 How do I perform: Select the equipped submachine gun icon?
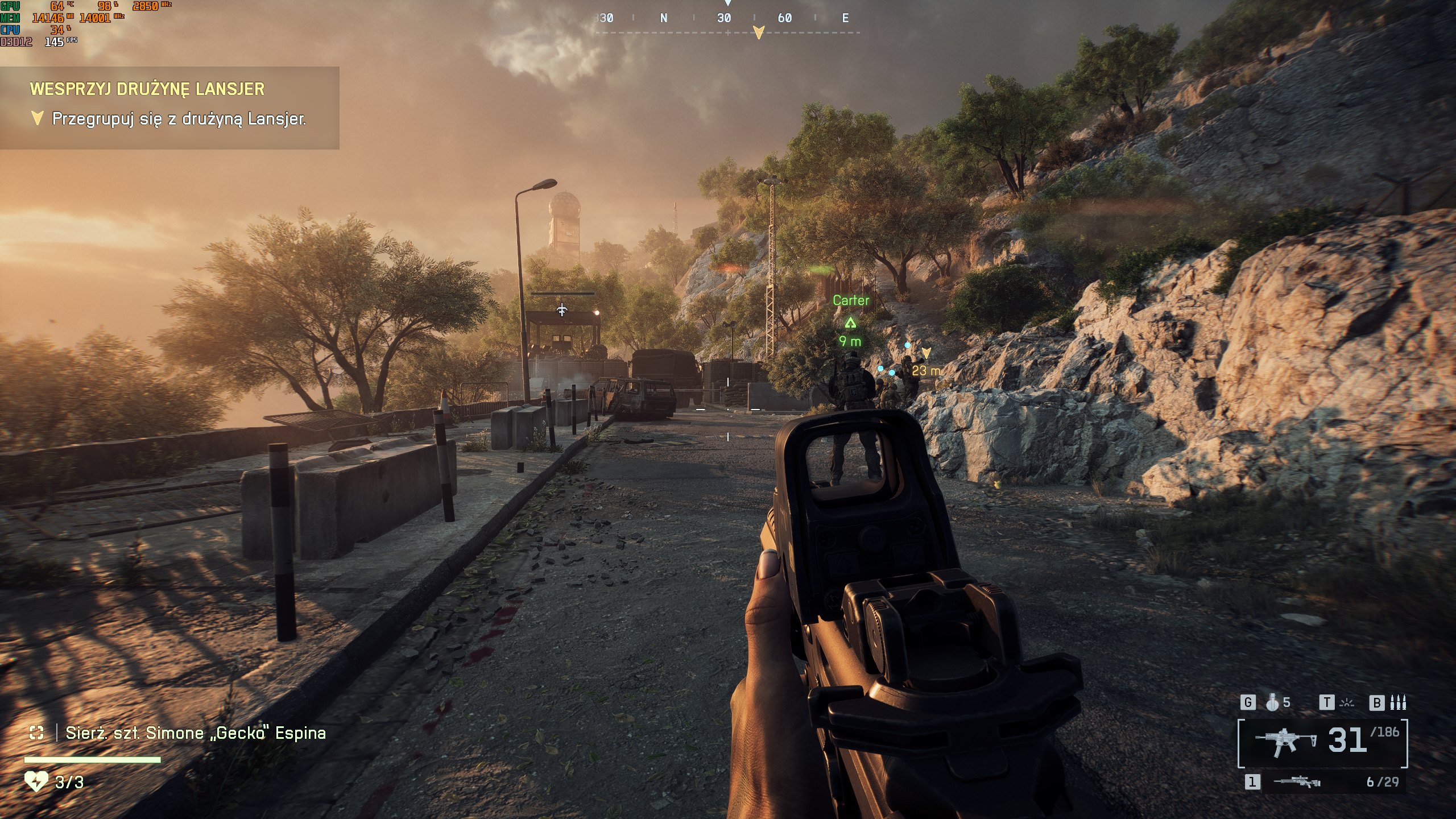[1287, 742]
